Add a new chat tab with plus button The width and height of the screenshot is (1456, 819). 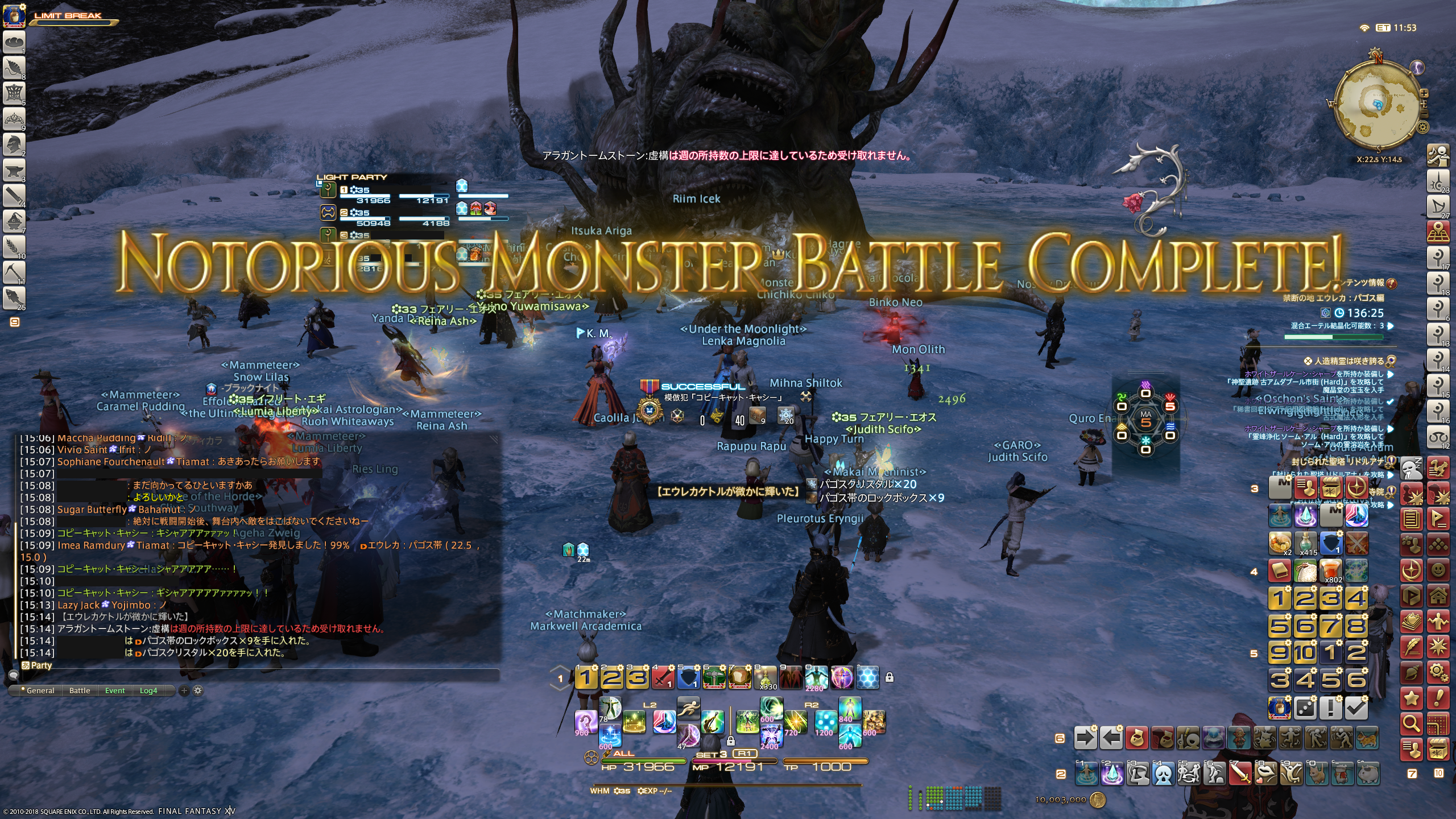(x=184, y=690)
